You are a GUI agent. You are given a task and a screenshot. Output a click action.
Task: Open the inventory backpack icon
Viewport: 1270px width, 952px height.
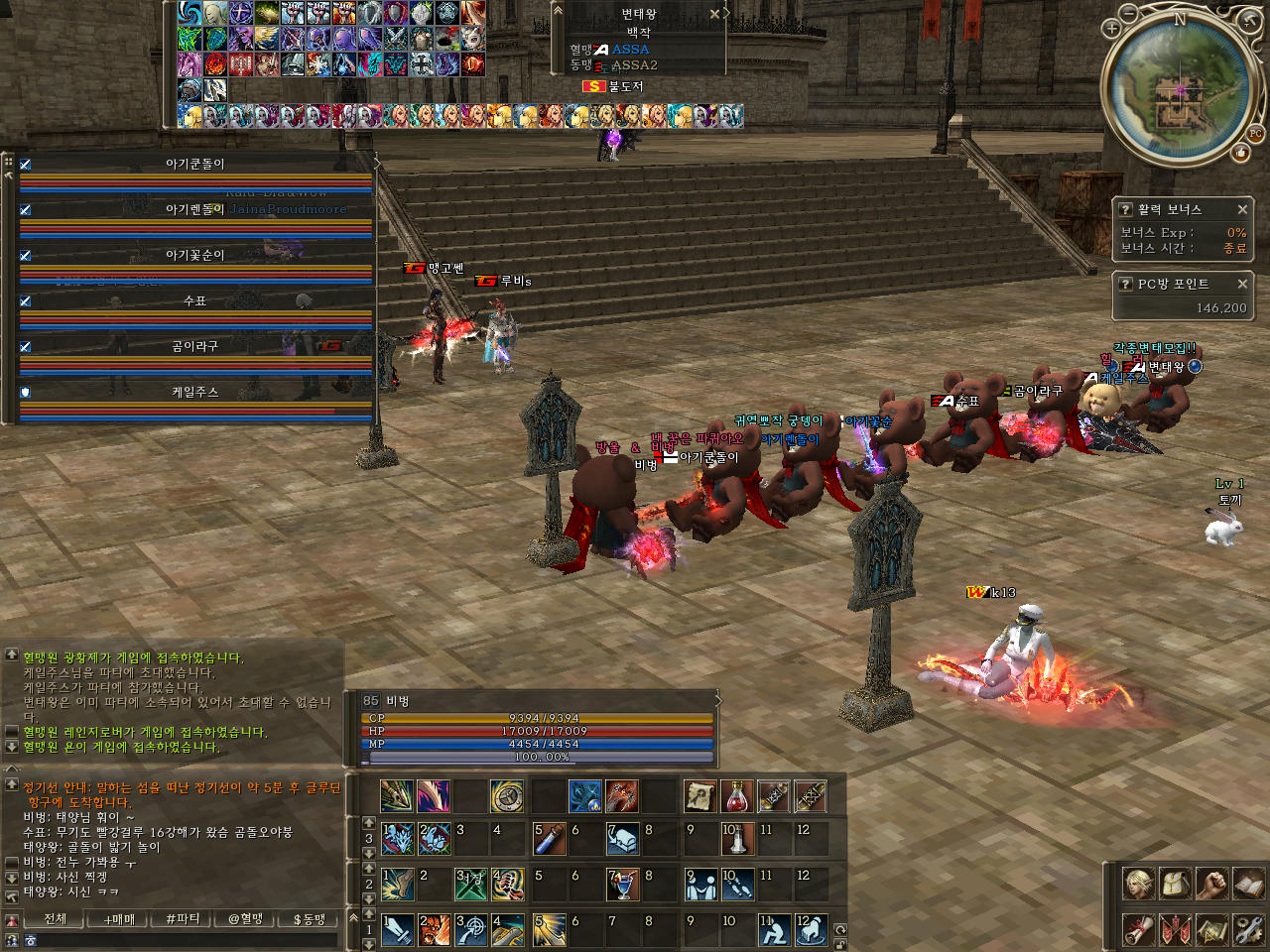(1175, 883)
